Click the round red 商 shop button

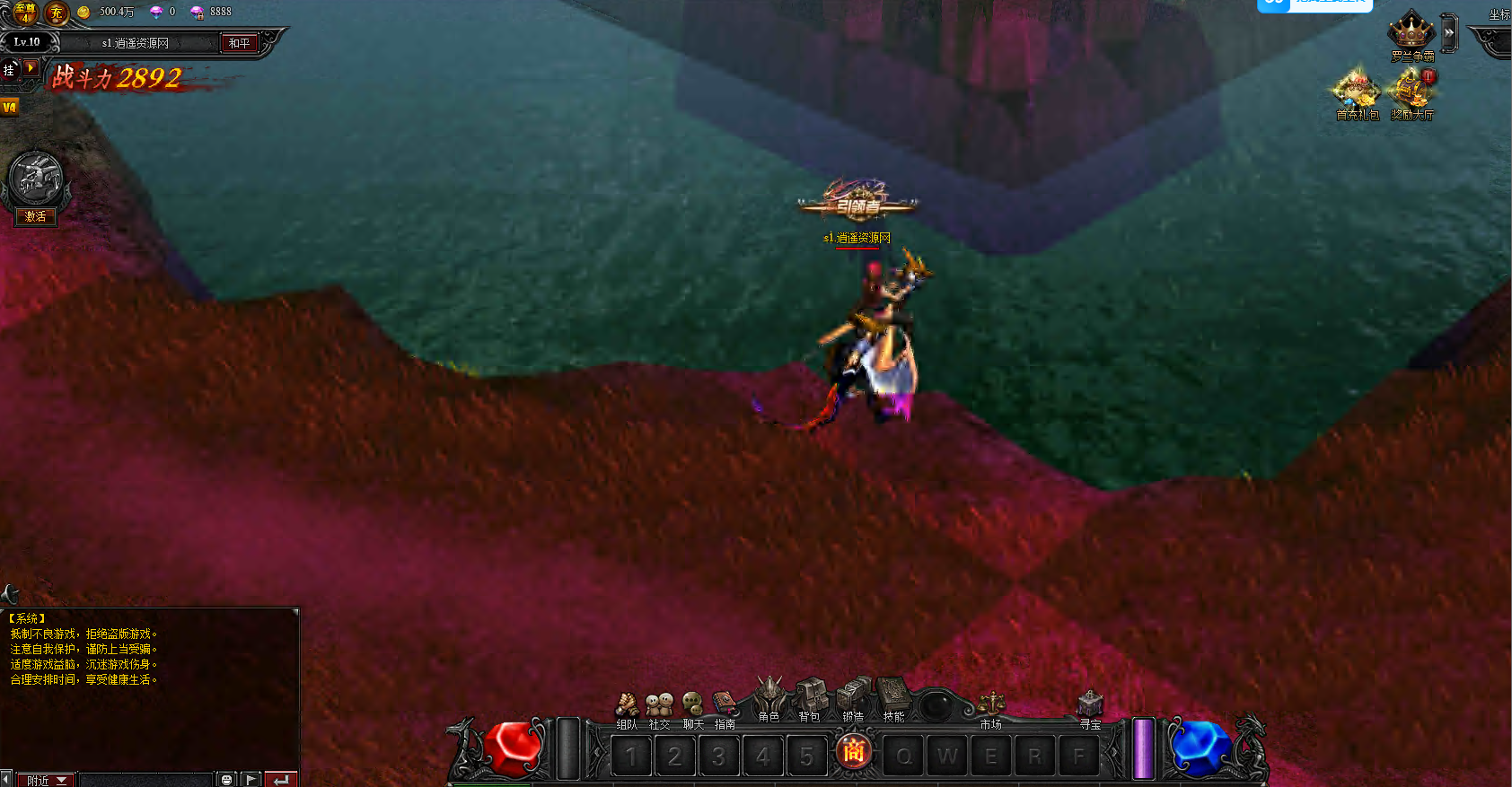(x=853, y=751)
